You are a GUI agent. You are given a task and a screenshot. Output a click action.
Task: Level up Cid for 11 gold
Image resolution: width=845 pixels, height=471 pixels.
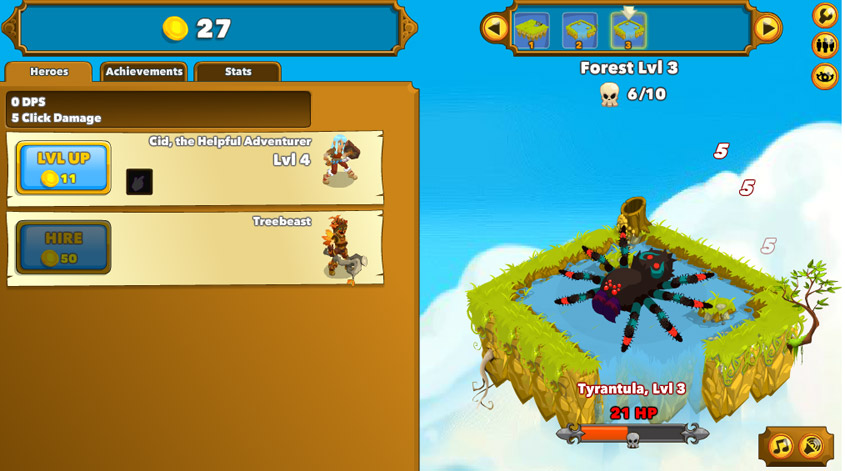point(63,167)
